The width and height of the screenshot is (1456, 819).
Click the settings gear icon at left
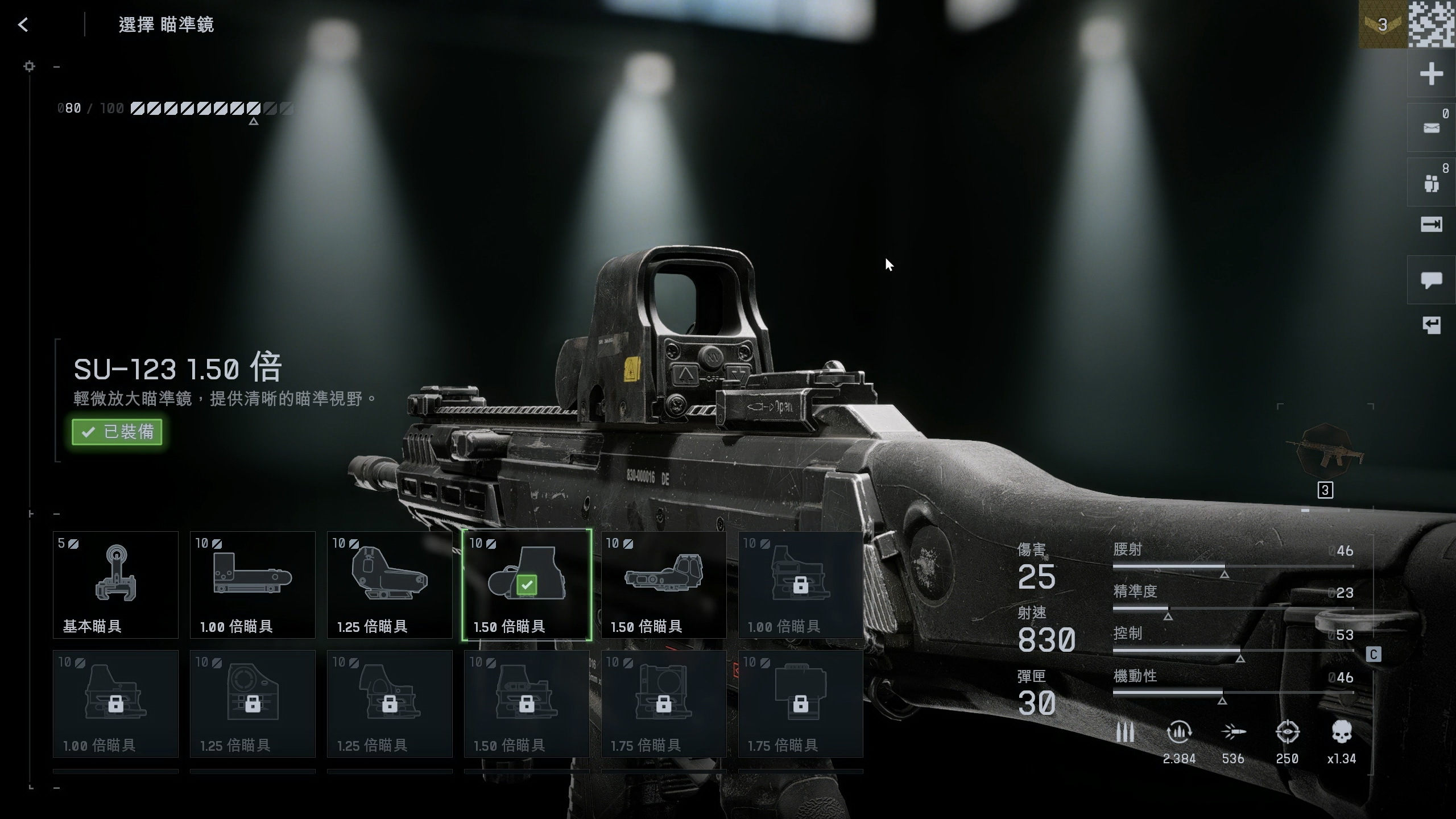[29, 67]
